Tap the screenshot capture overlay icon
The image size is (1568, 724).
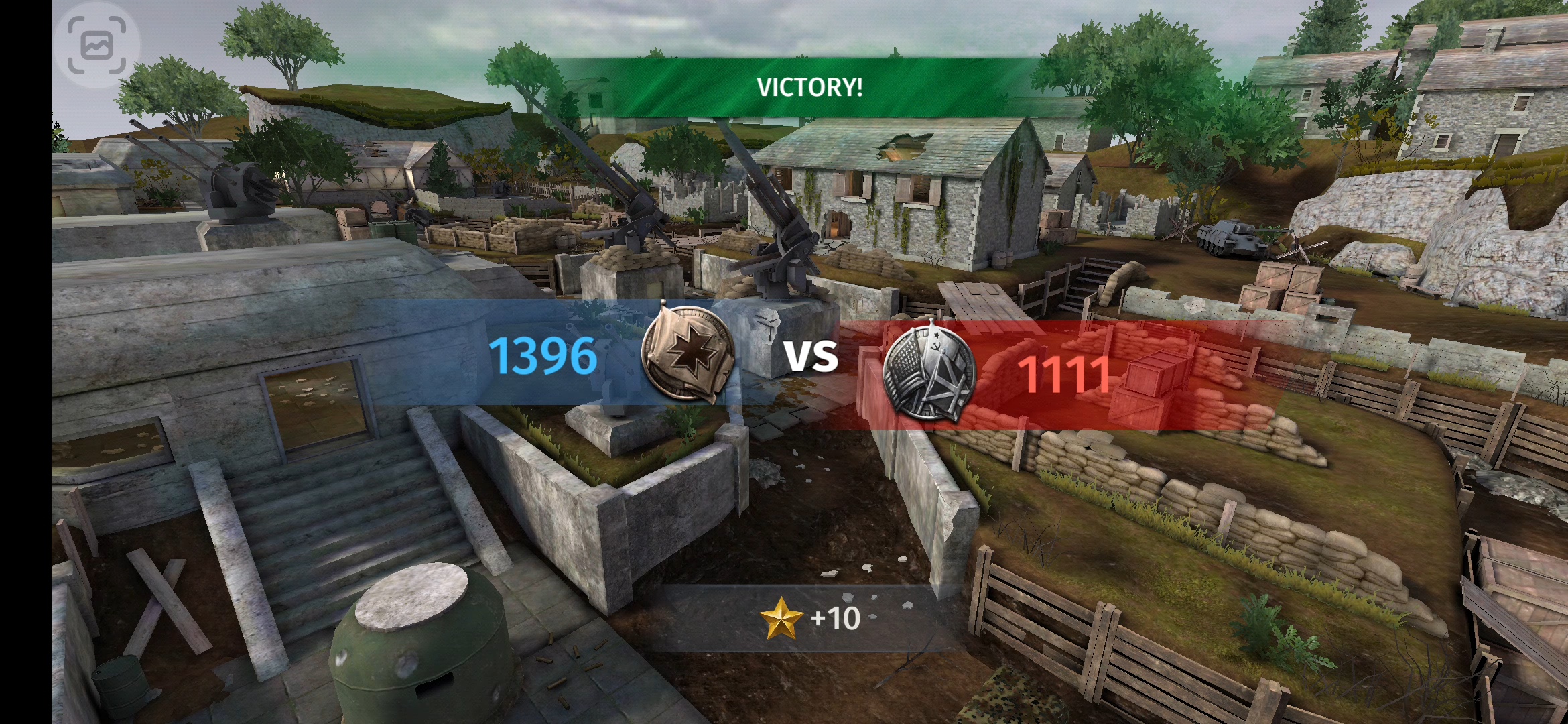(97, 45)
